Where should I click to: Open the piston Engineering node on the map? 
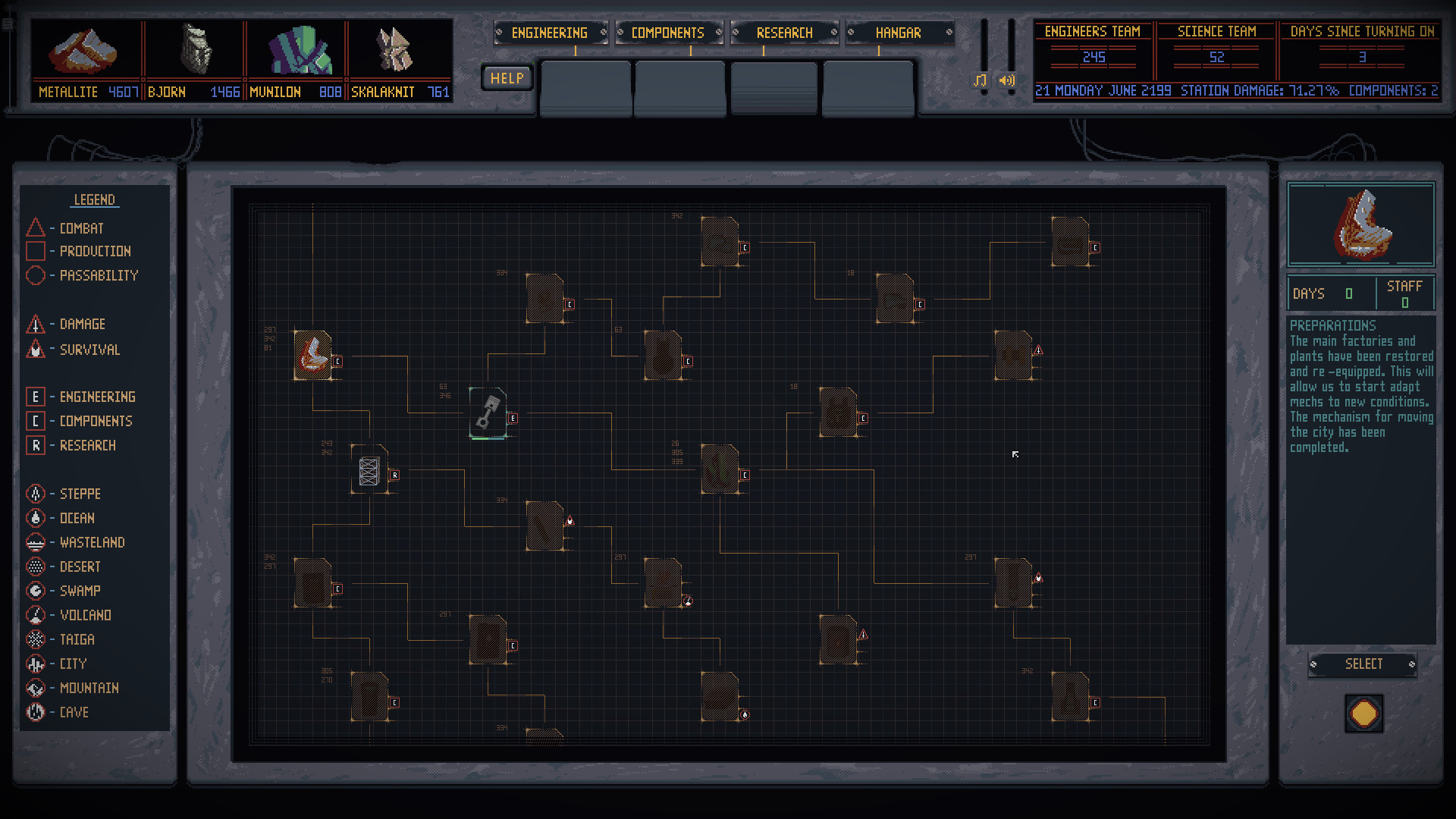coord(488,413)
